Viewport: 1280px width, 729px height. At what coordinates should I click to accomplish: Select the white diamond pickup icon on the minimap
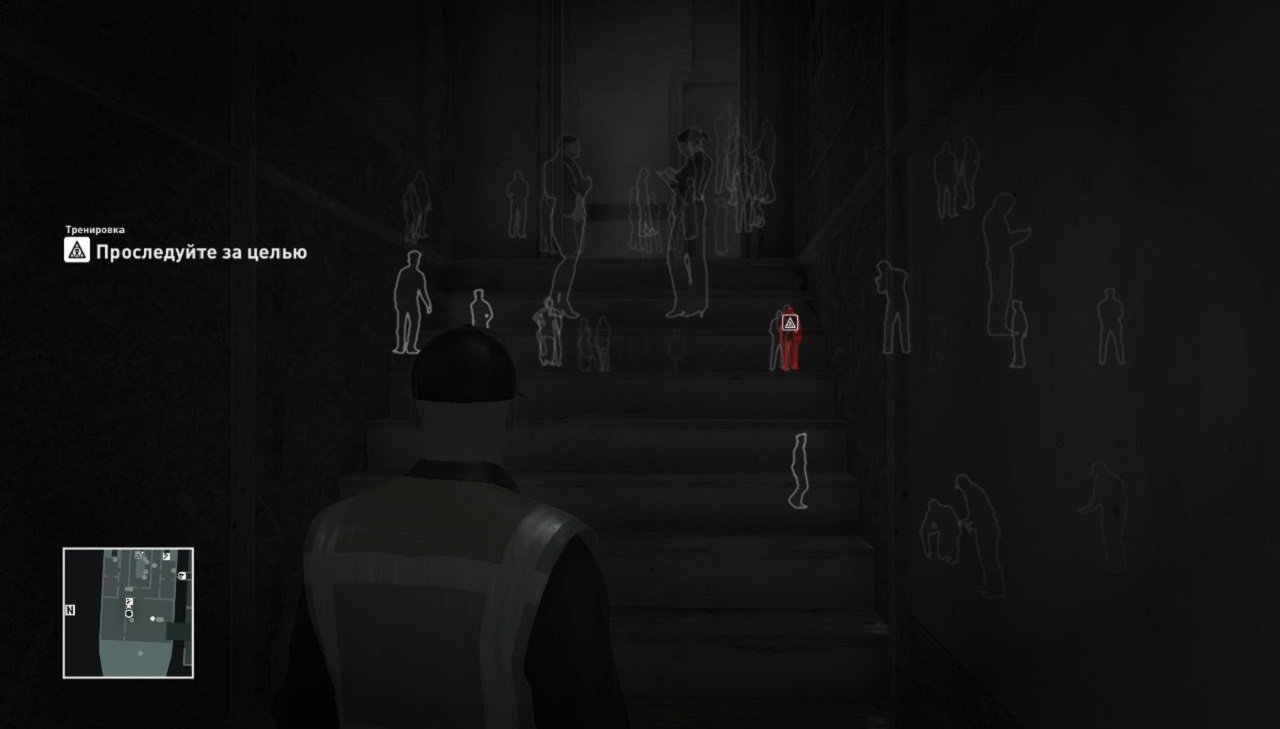[x=152, y=618]
